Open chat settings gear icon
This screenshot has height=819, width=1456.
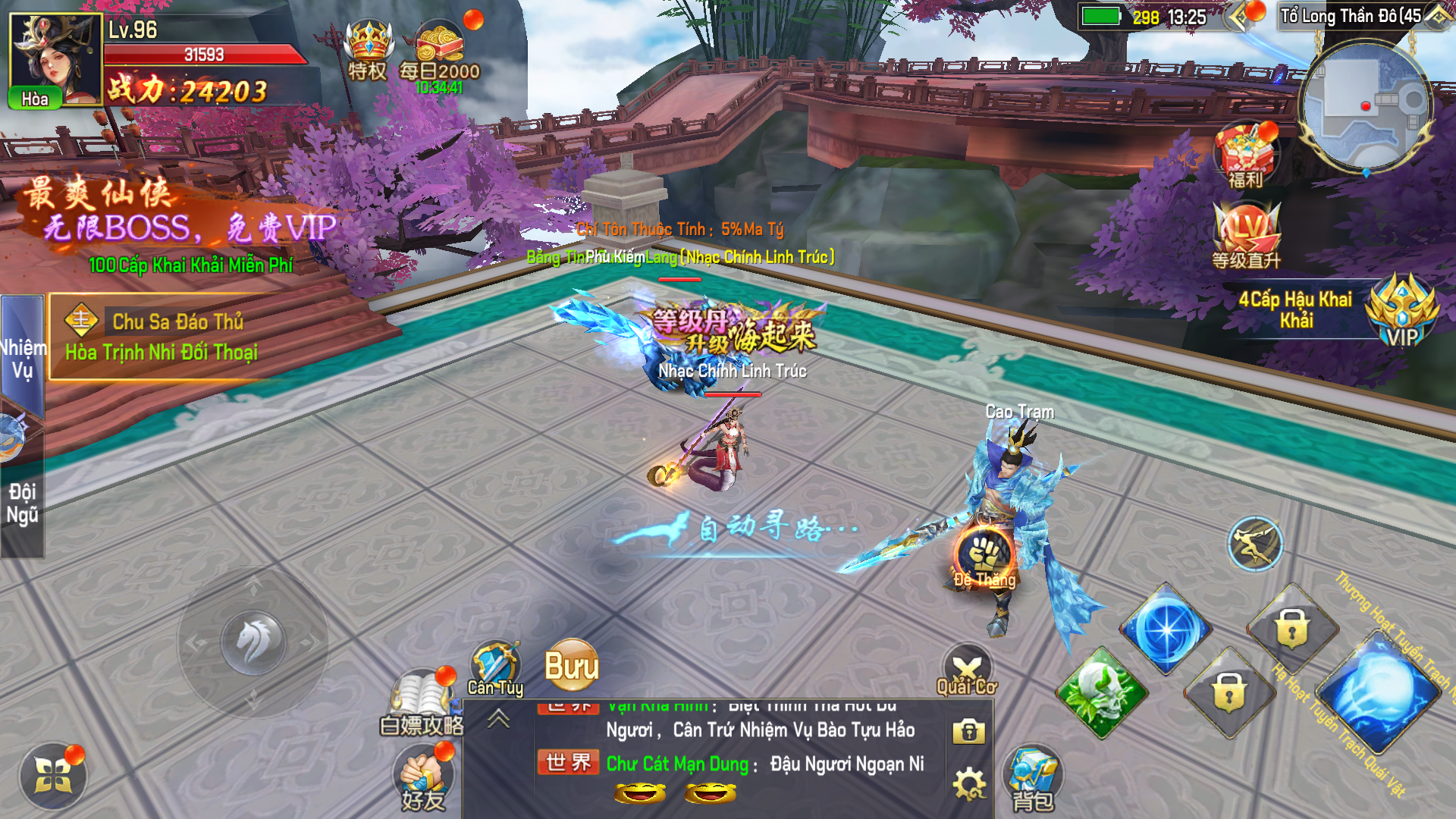(x=969, y=784)
